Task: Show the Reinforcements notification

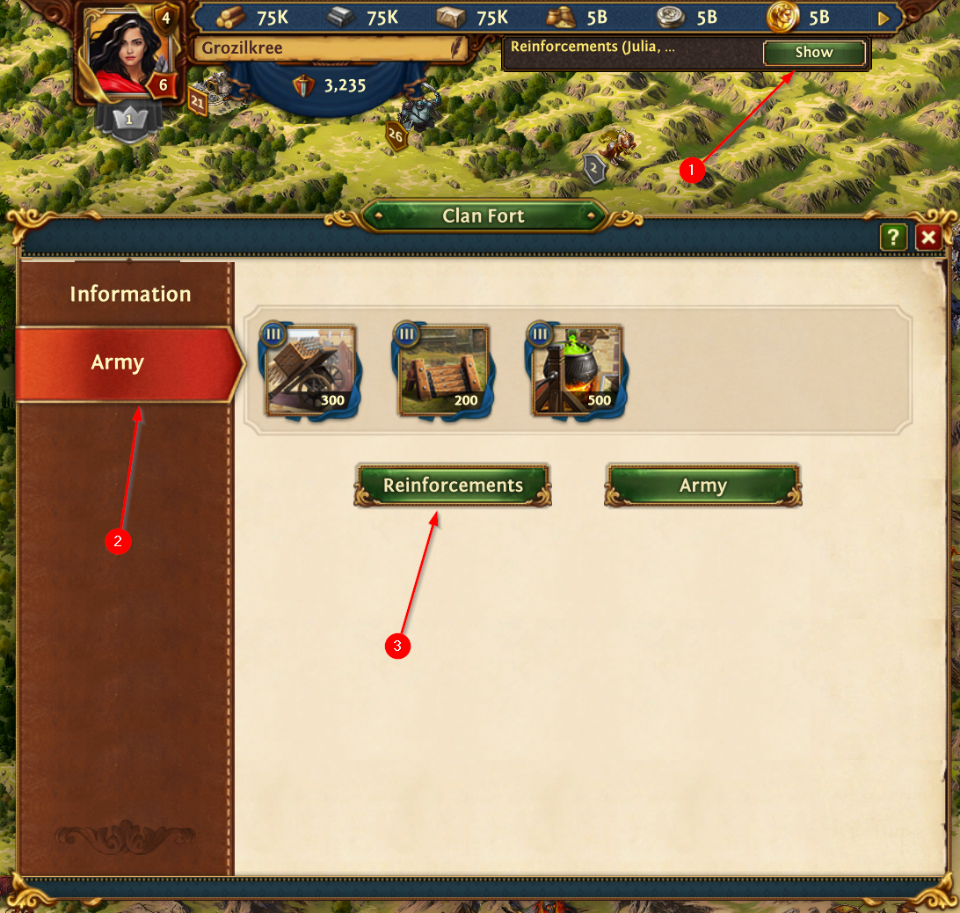Action: pos(813,53)
